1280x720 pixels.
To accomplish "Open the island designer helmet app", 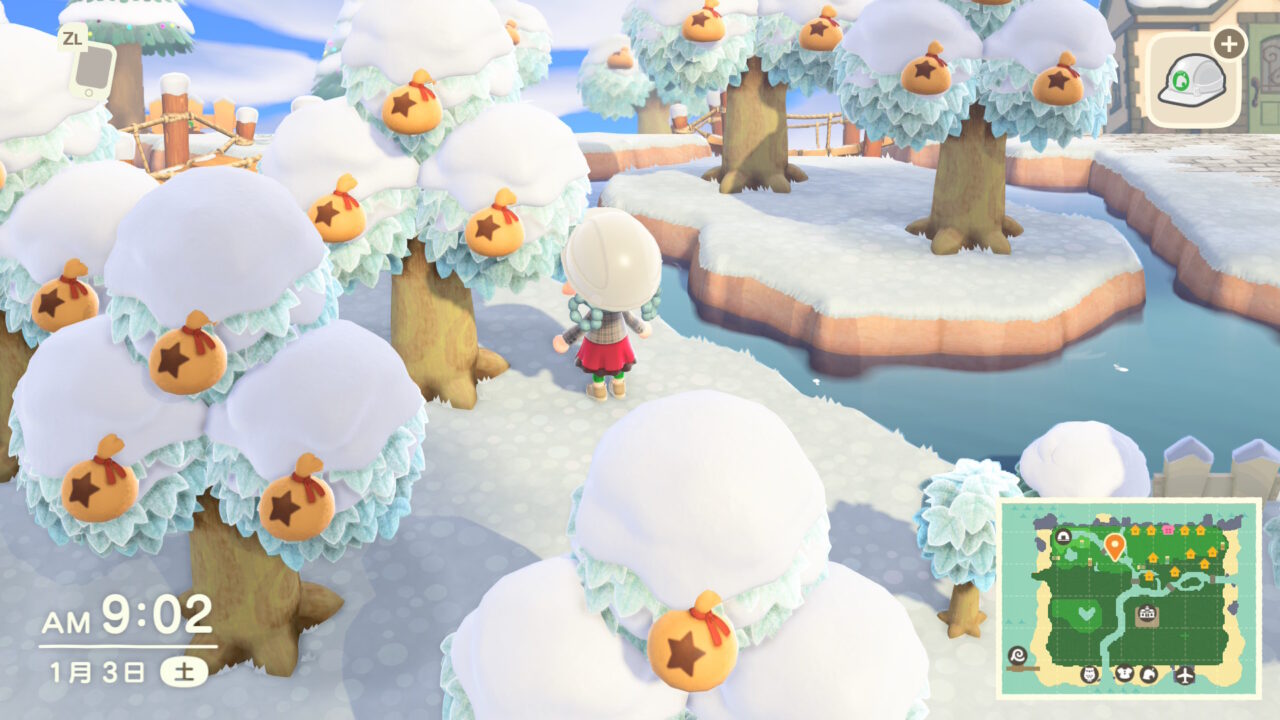I will coord(1191,81).
